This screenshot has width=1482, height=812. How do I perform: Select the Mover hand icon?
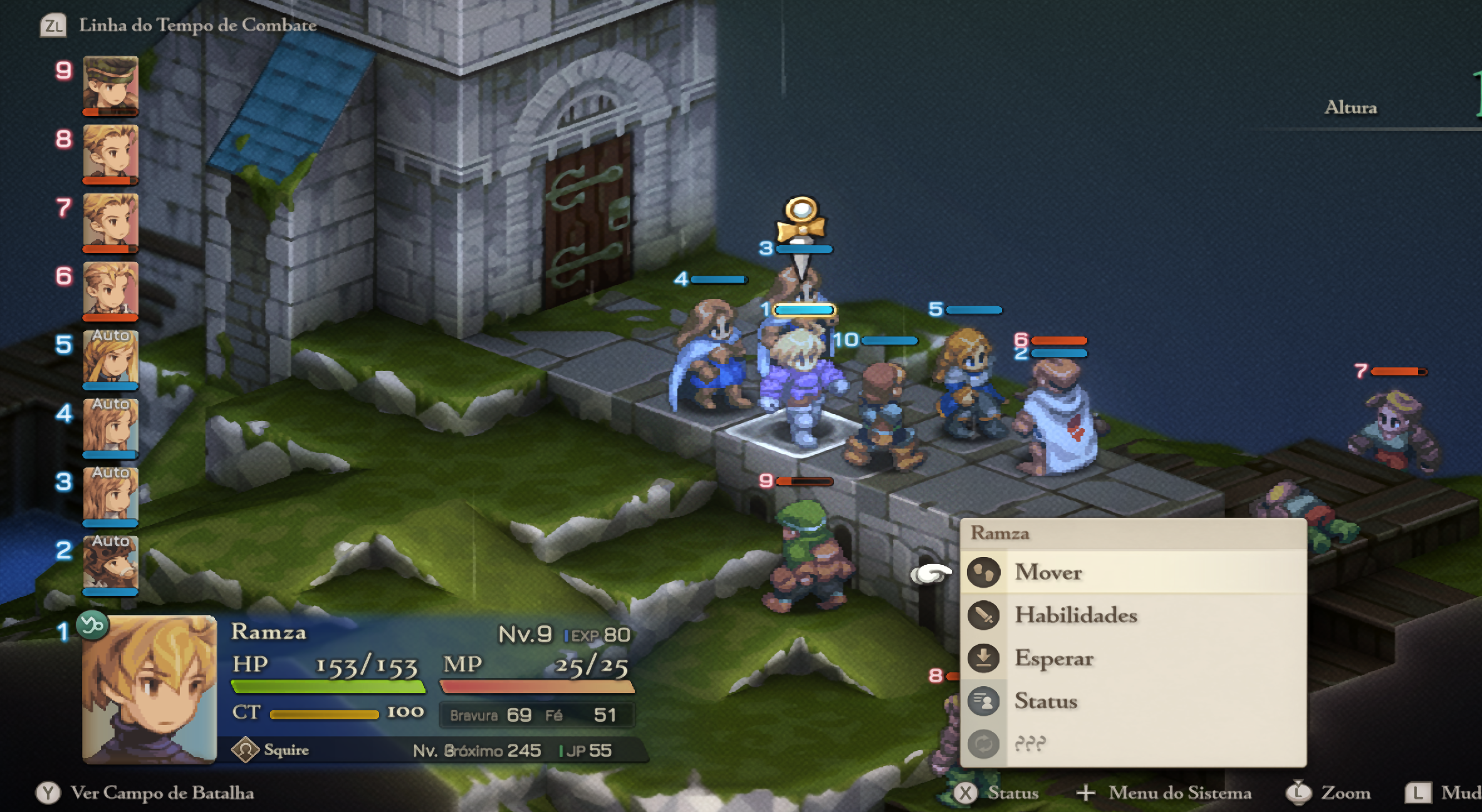pyautogui.click(x=984, y=572)
